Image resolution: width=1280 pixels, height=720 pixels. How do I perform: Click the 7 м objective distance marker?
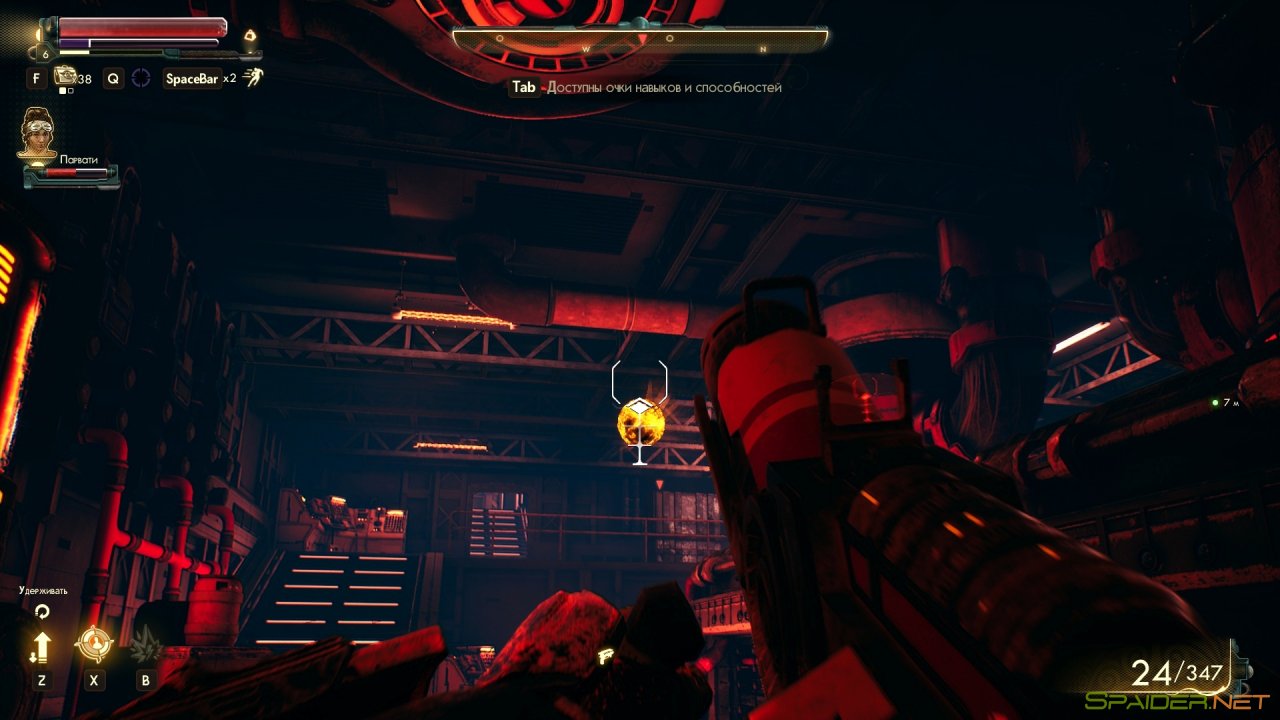click(1224, 404)
